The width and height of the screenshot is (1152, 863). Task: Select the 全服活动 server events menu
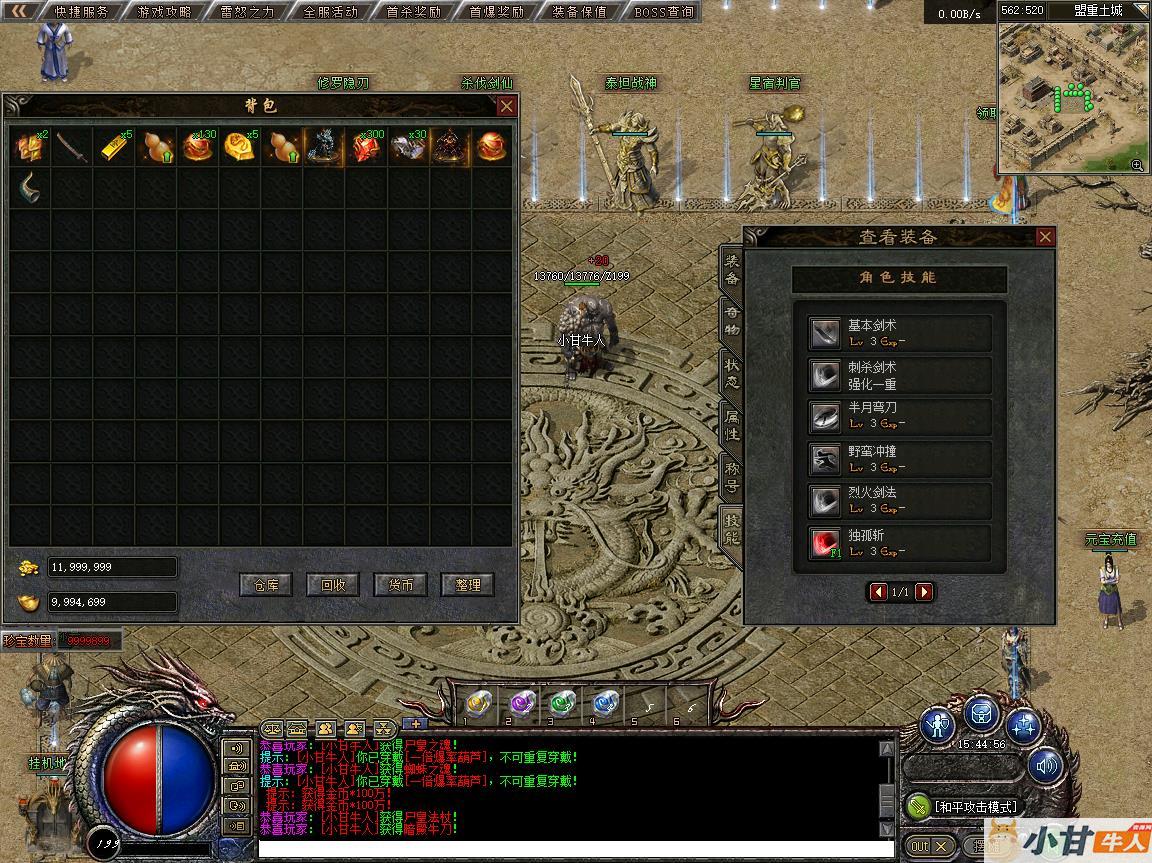330,12
